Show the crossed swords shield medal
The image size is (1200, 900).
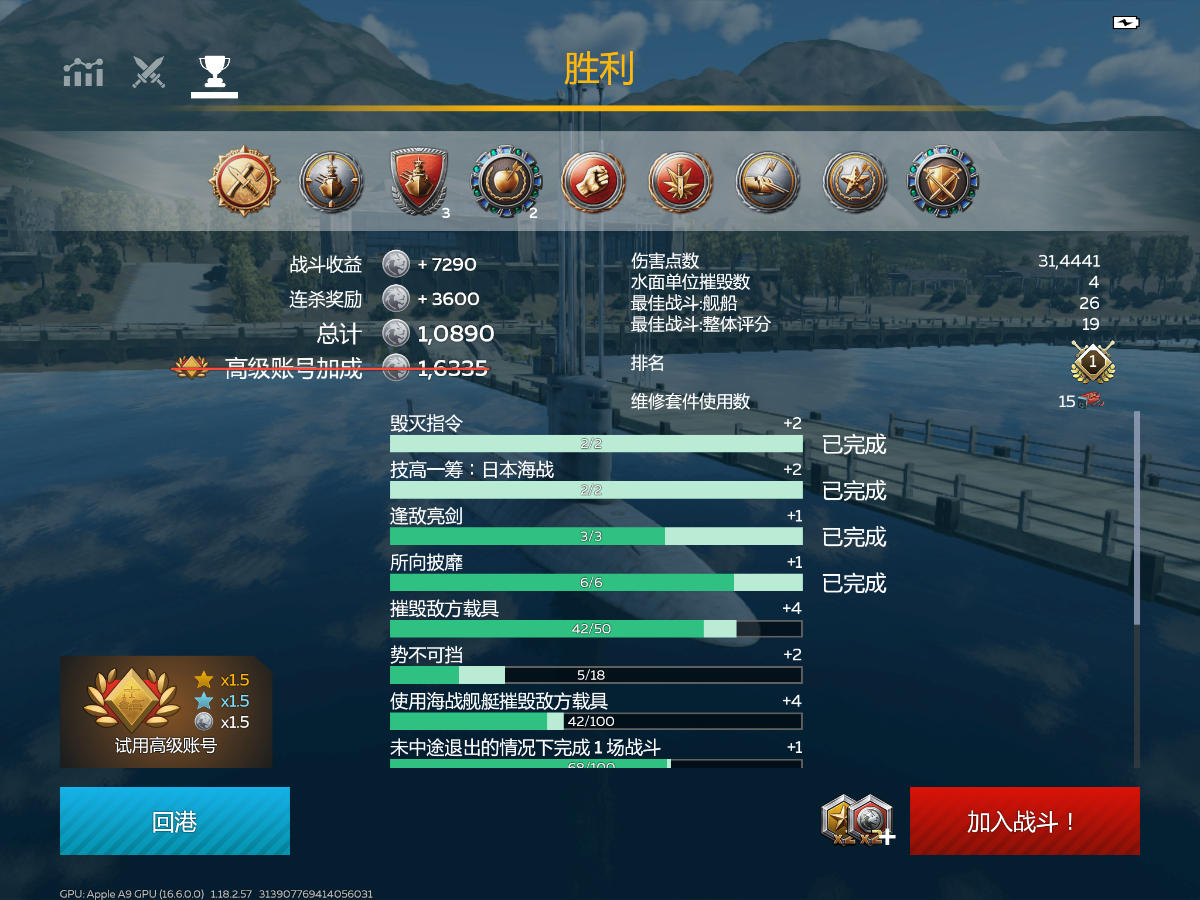pyautogui.click(x=942, y=181)
